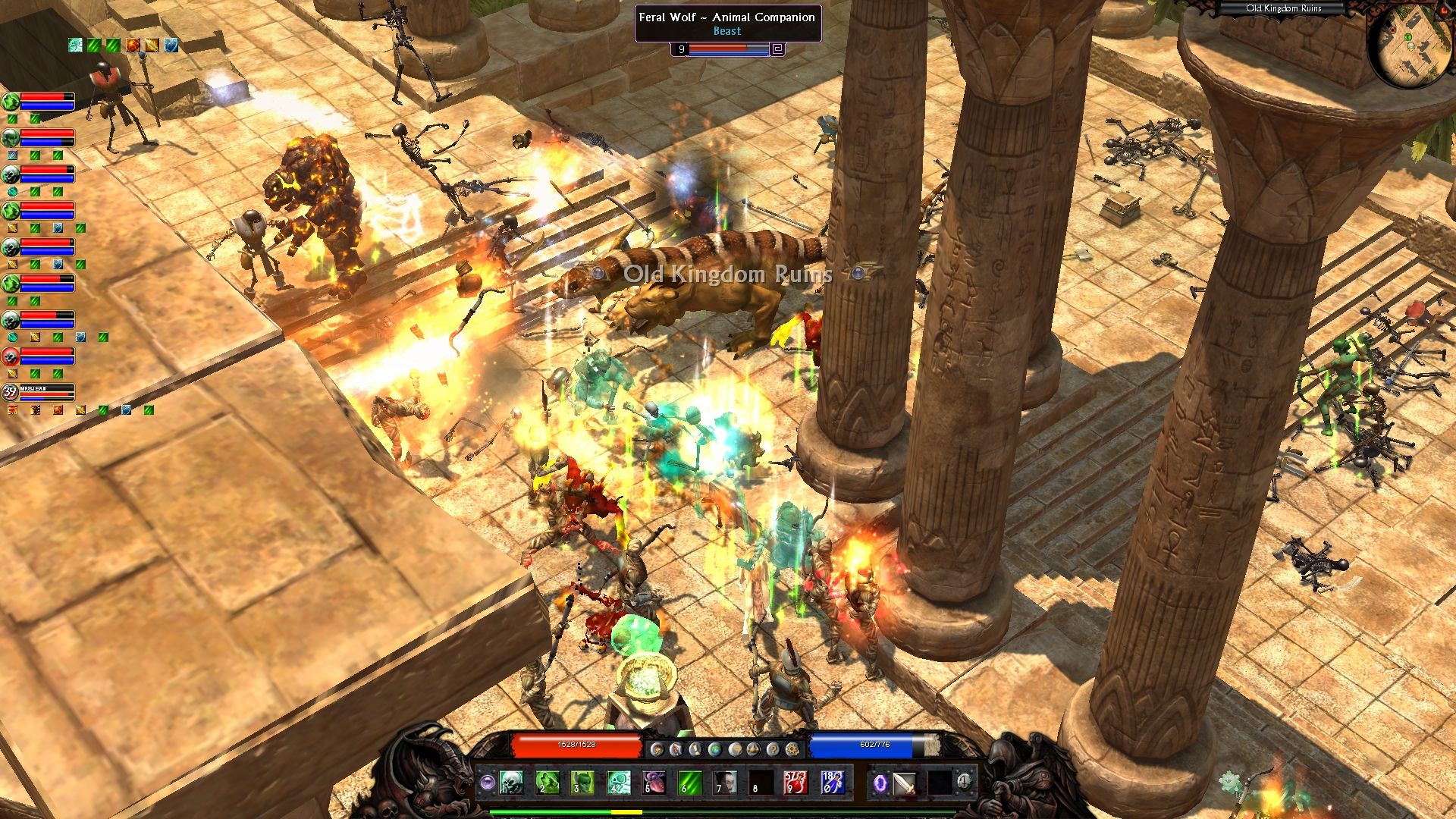Viewport: 1456px width, 819px height.
Task: Drink a red health potion
Action: tap(795, 782)
